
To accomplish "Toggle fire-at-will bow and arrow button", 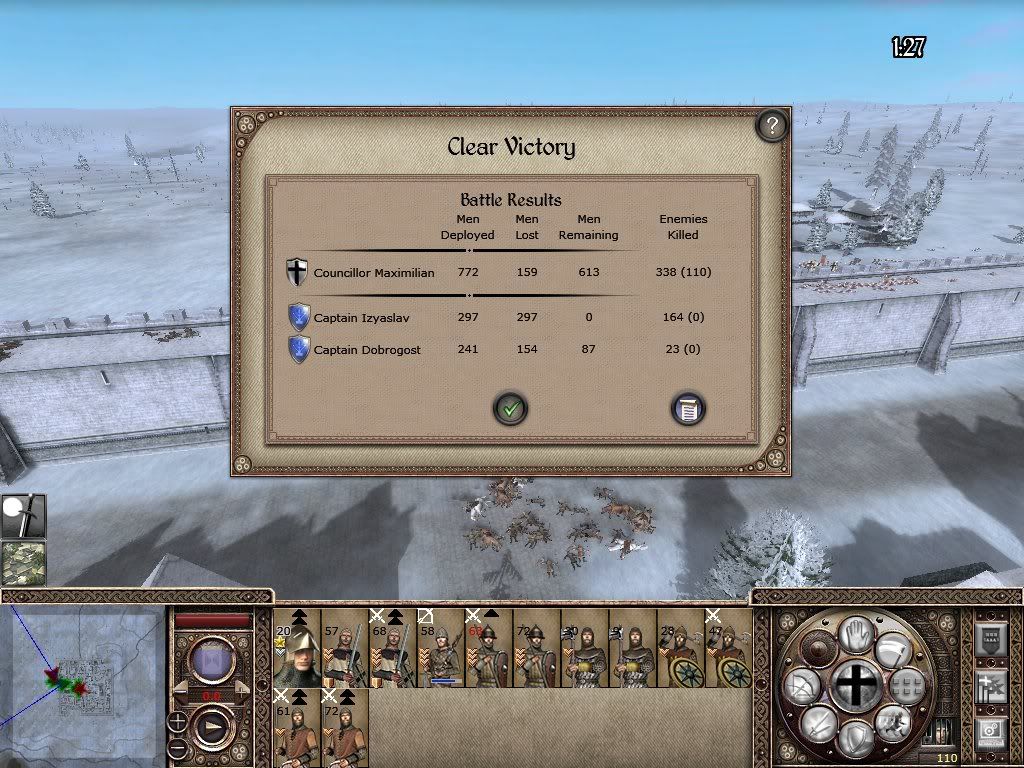I will pyautogui.click(x=804, y=687).
